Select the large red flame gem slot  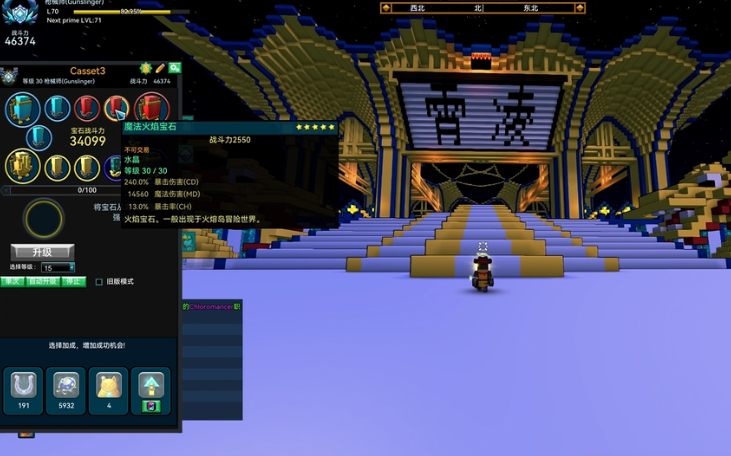[x=152, y=108]
